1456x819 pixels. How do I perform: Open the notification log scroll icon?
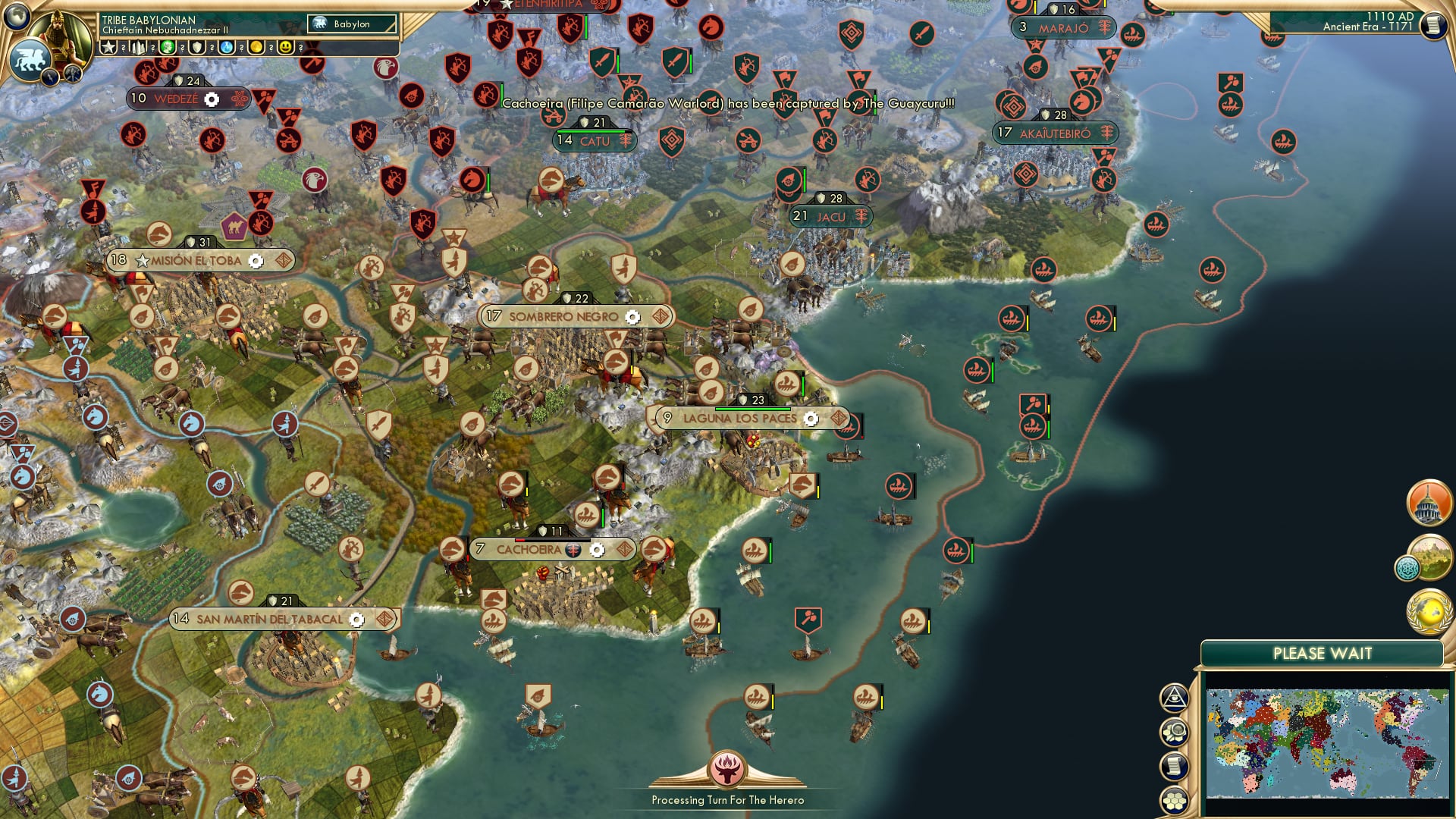pos(1176,765)
